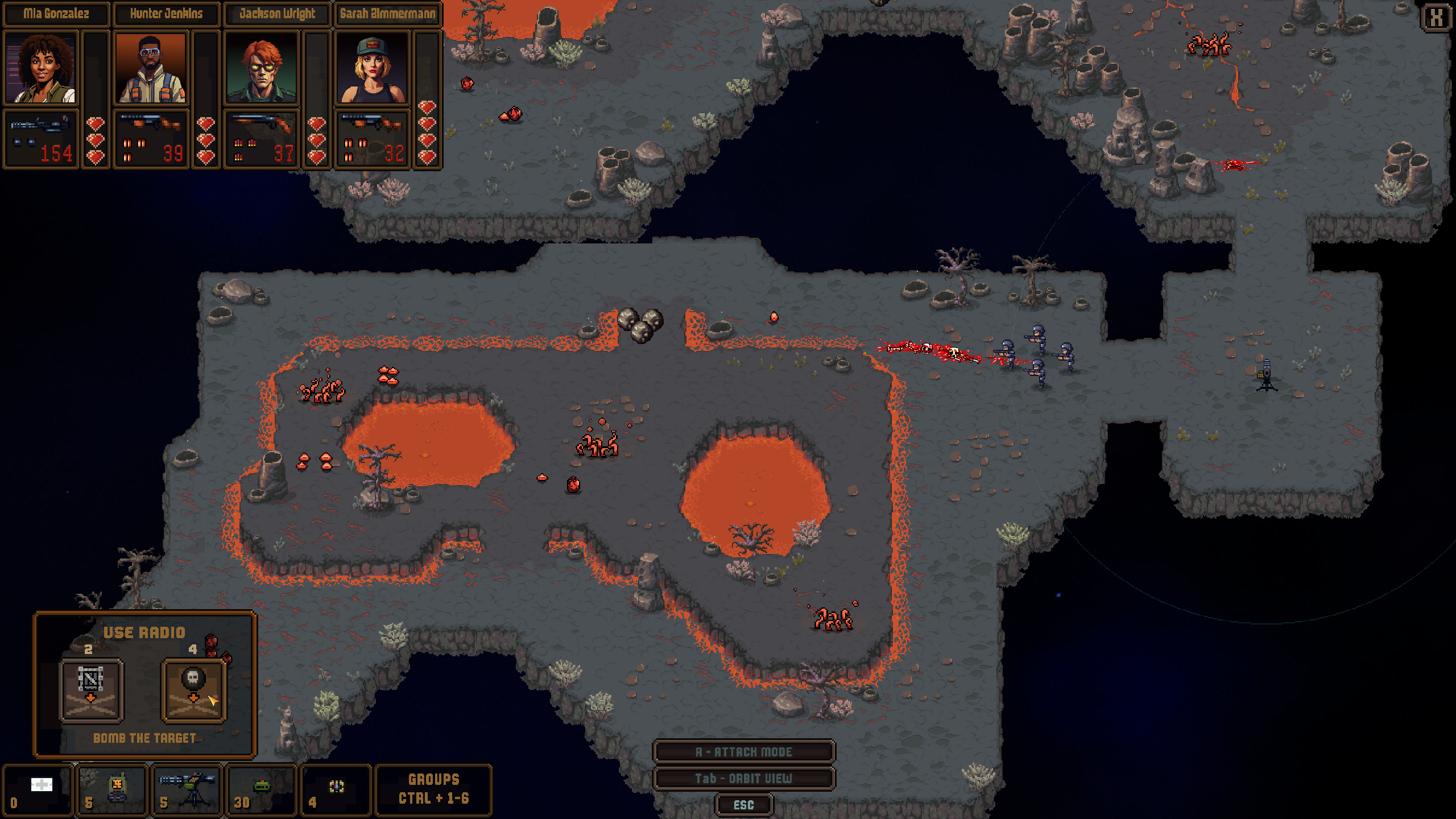Close the mission view with the X button
Screen dimensions: 1456x819
[1437, 17]
